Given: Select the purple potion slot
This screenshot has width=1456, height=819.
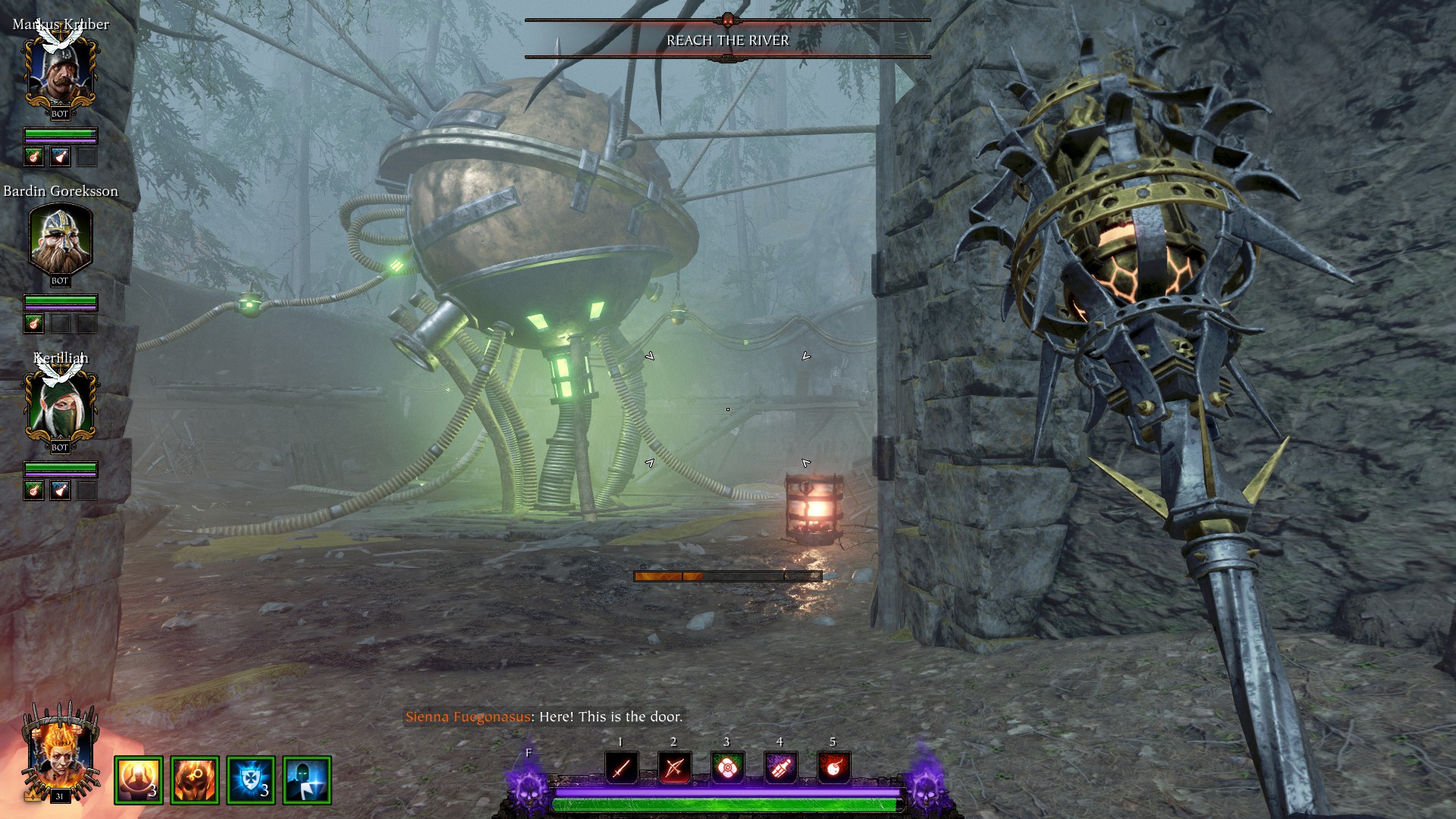Looking at the screenshot, I should (780, 767).
